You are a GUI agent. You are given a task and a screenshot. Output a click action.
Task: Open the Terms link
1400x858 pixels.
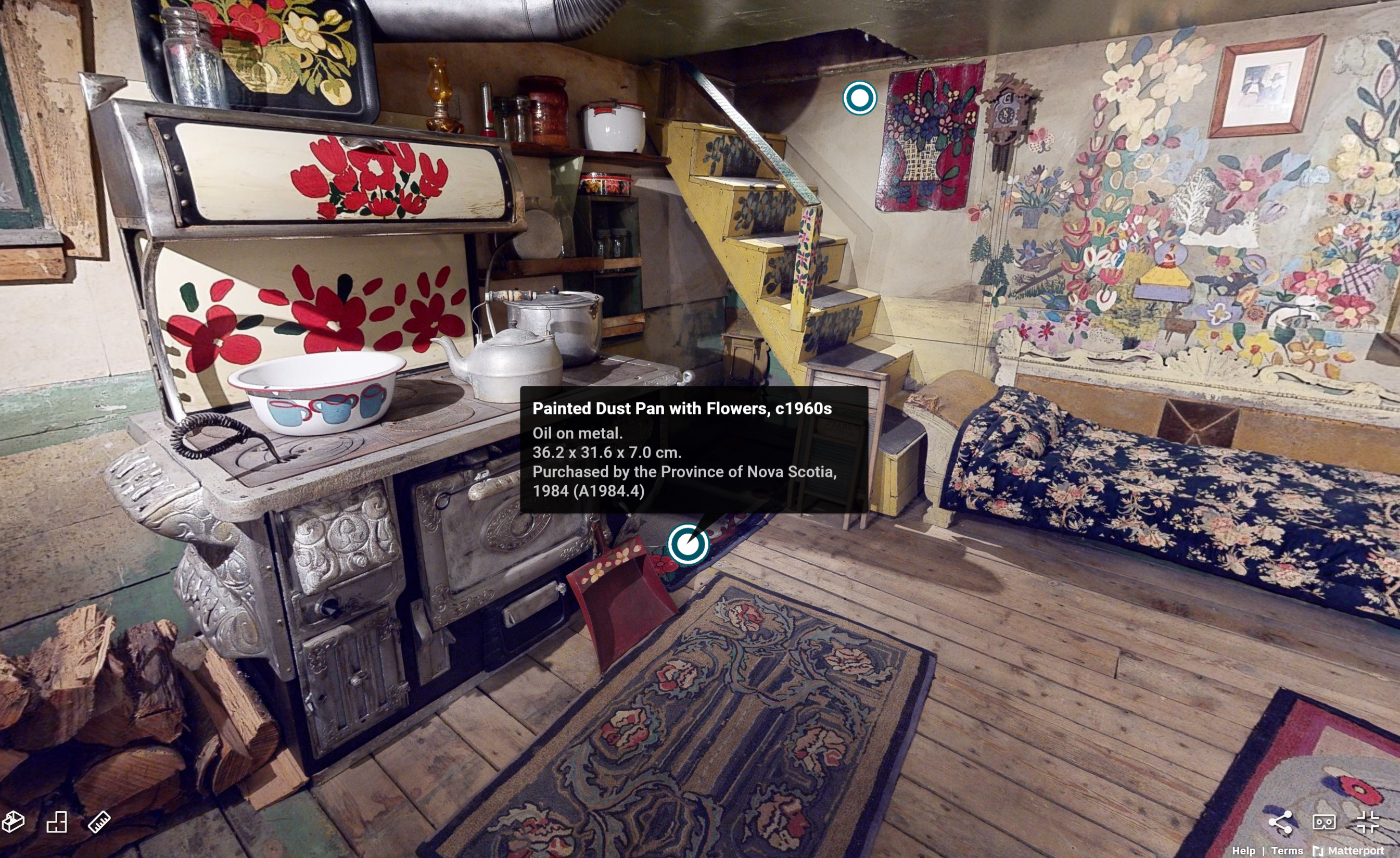point(1287,851)
